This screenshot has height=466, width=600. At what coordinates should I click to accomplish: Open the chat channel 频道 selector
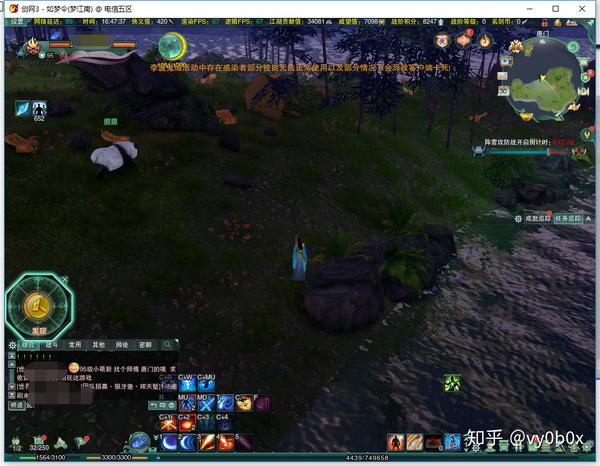(x=16, y=406)
